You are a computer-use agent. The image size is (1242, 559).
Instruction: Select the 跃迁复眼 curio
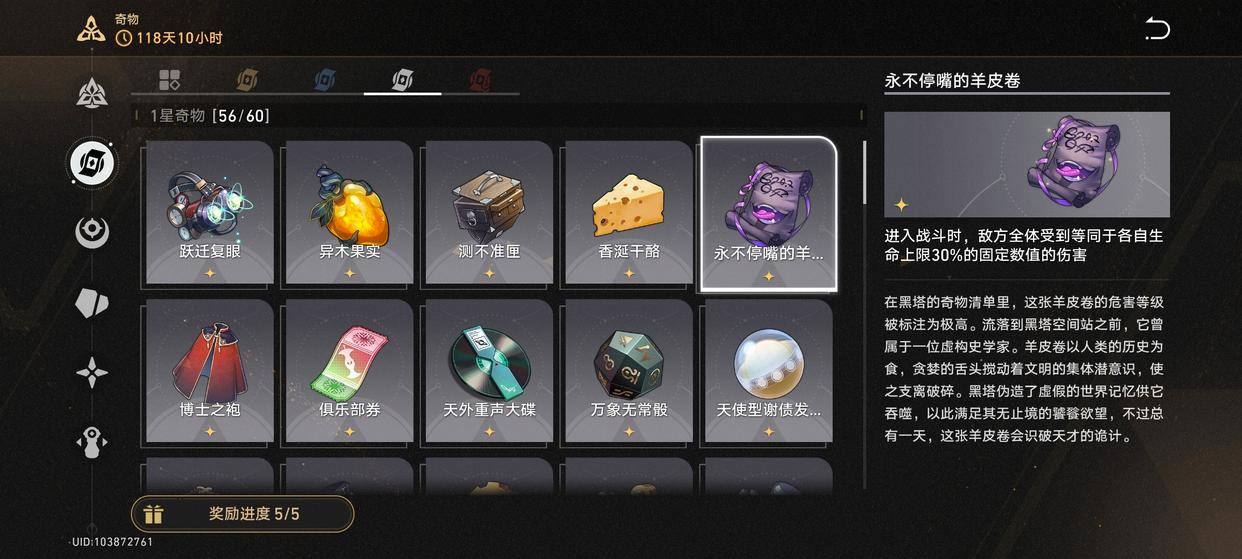[x=210, y=212]
